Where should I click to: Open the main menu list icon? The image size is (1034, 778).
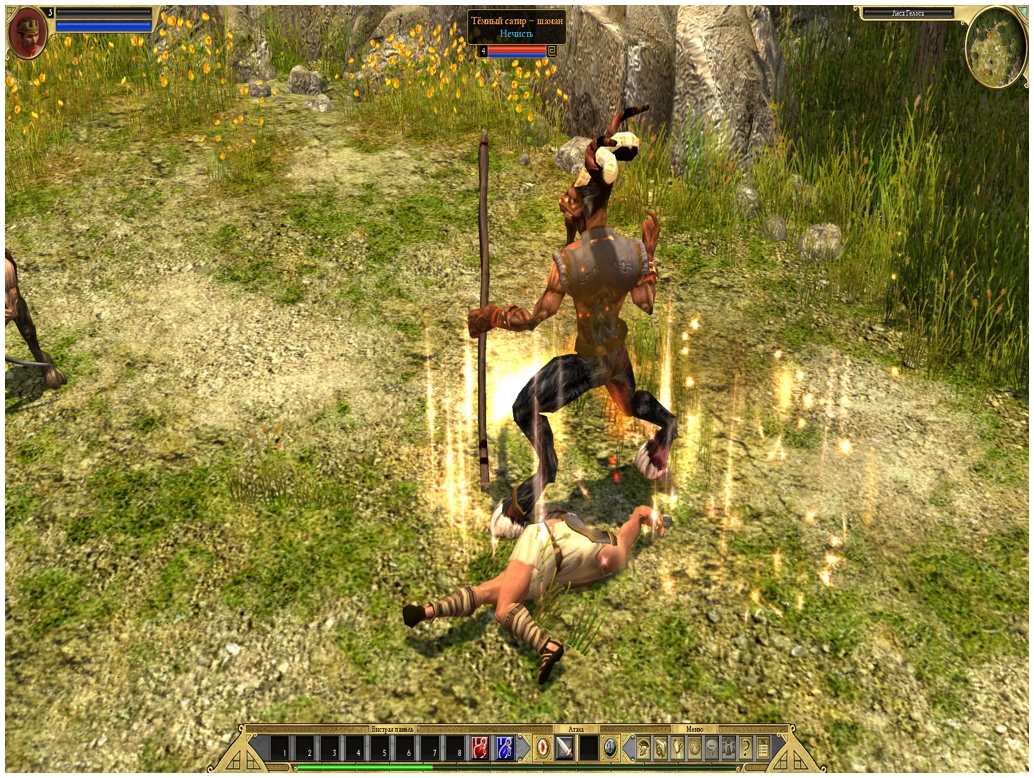tap(763, 748)
